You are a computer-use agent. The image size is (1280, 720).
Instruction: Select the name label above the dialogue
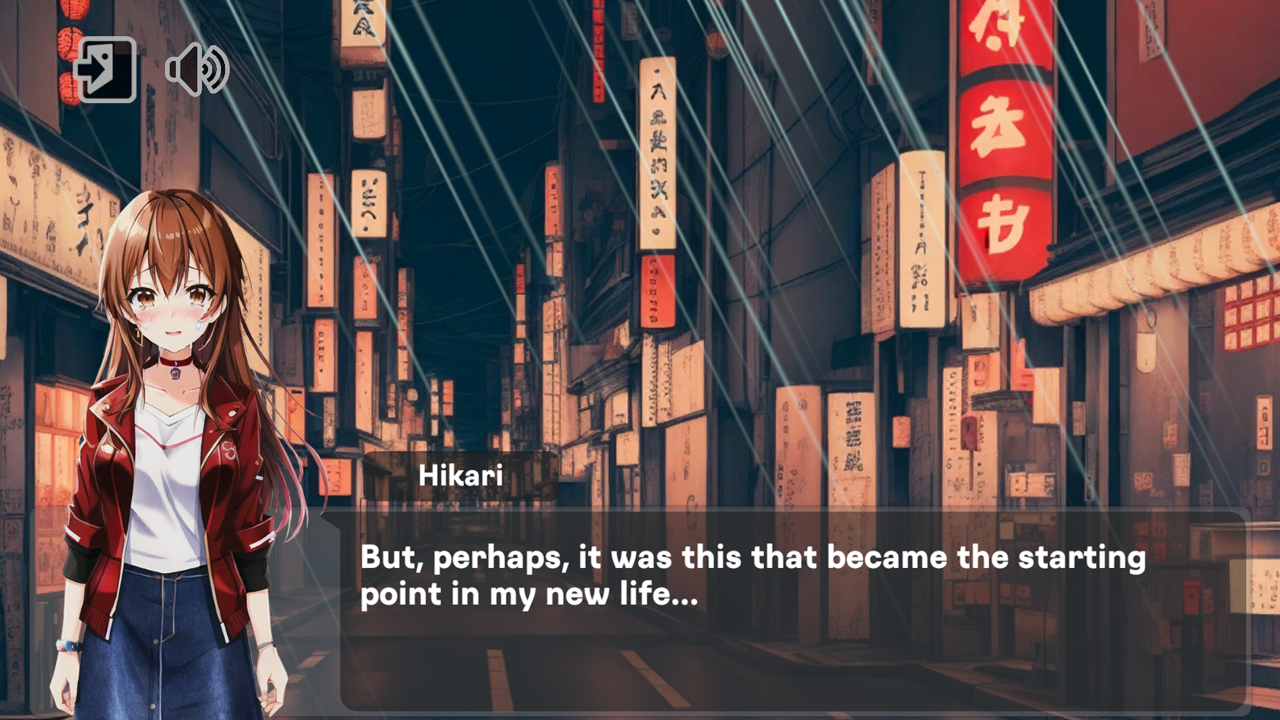(x=462, y=476)
